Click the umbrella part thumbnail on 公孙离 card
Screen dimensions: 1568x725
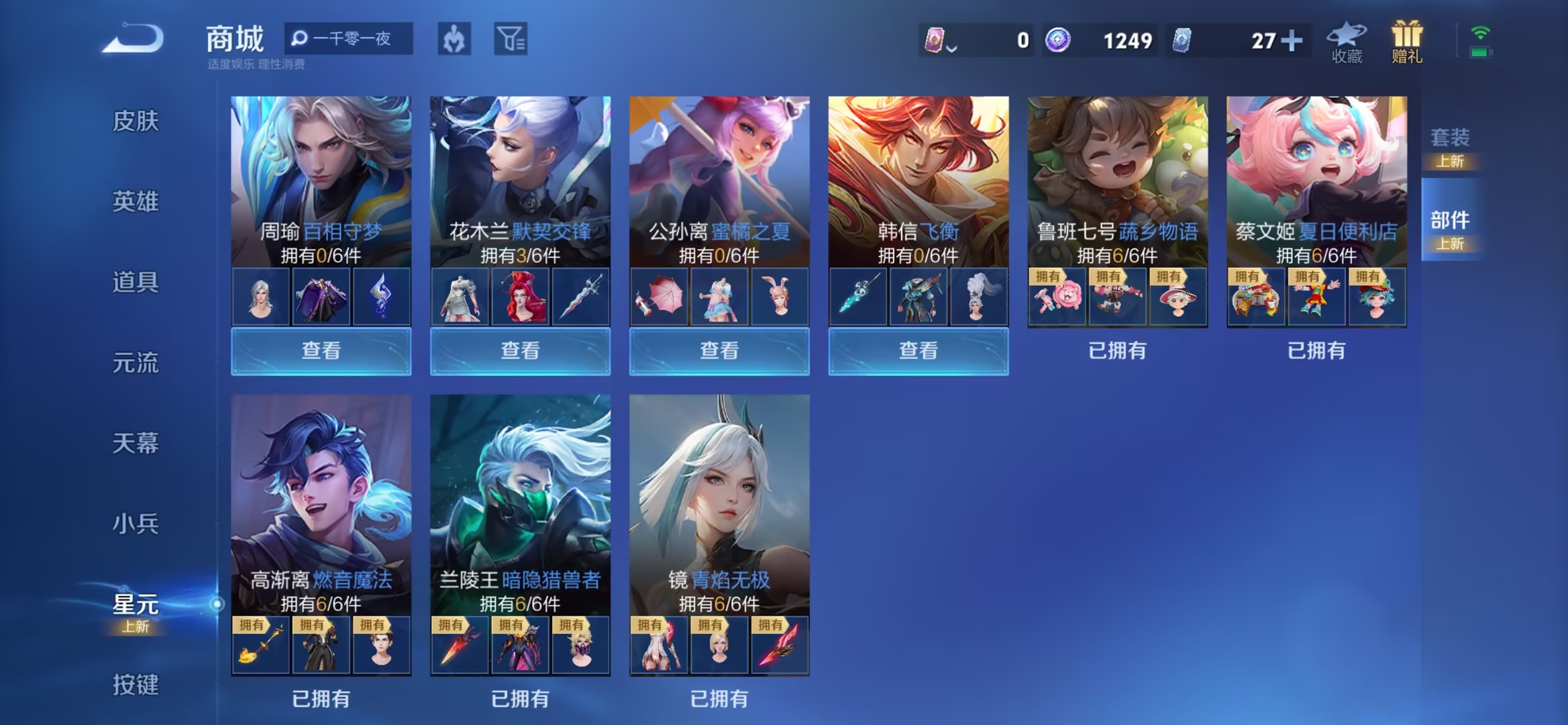(x=660, y=297)
